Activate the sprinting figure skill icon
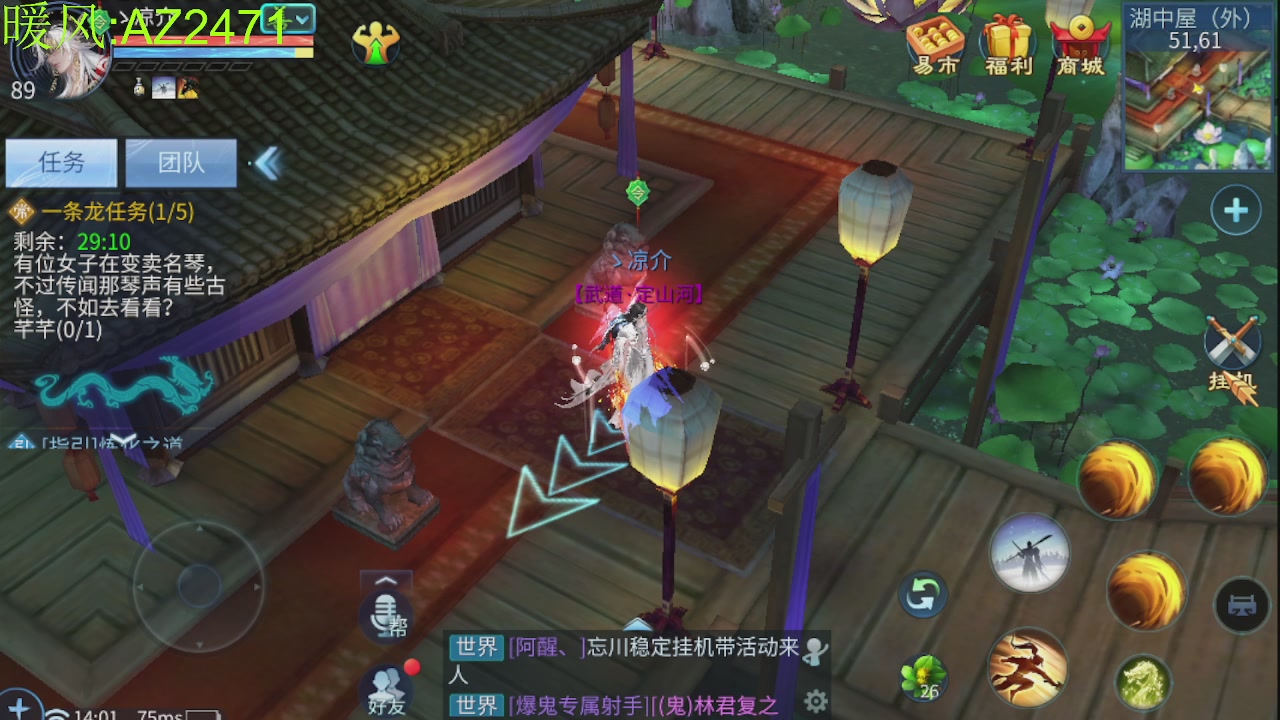This screenshot has height=720, width=1280. [1028, 668]
